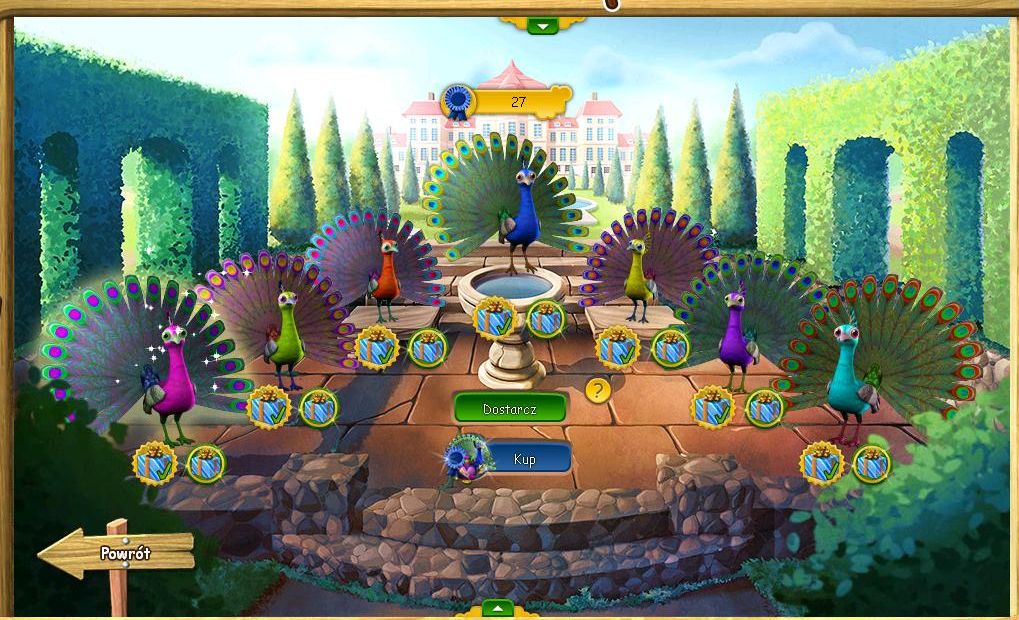Choose the green-ringed gift under the teal peacock
This screenshot has width=1019, height=620.
point(872,463)
